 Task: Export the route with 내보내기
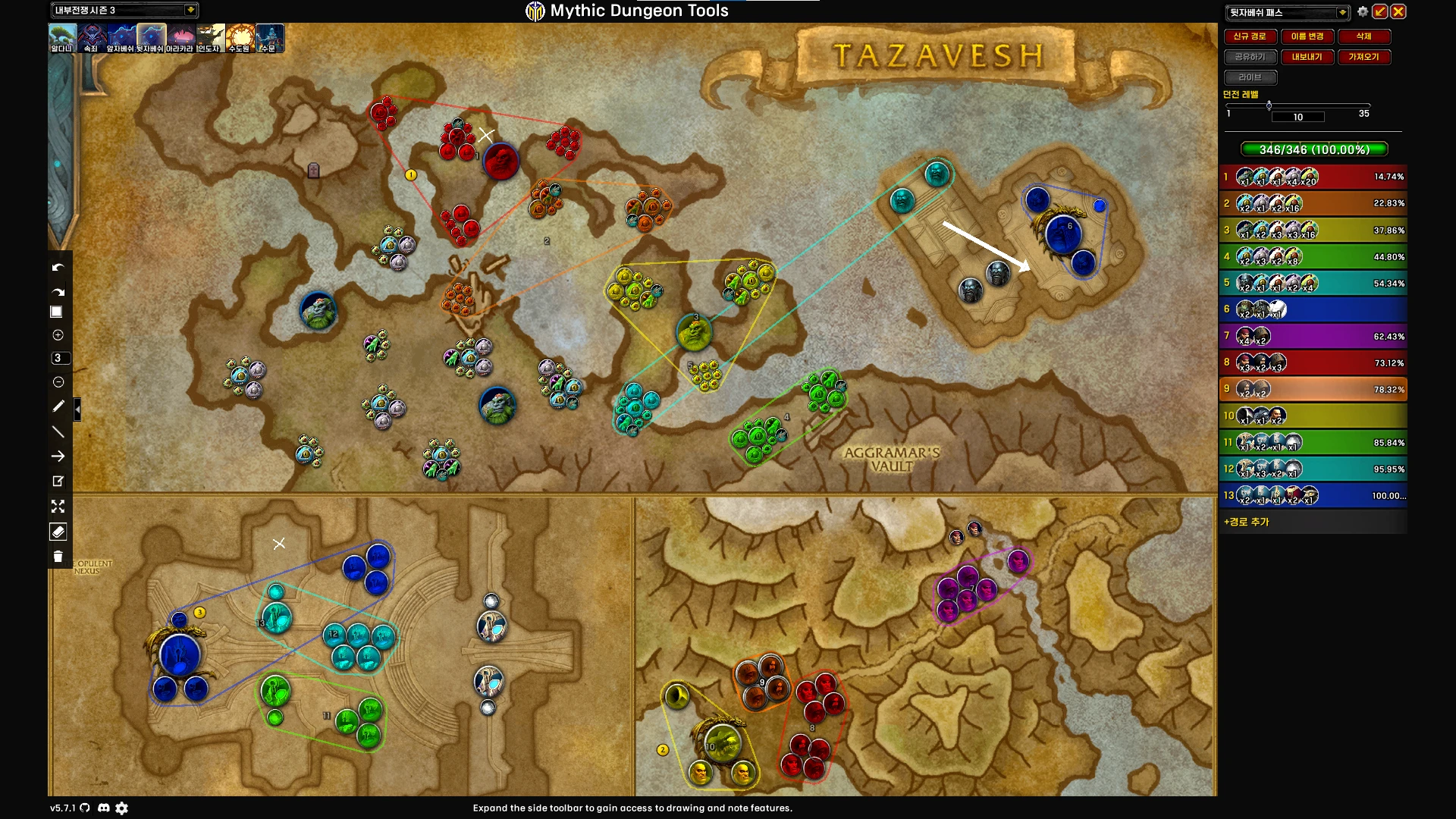[1307, 57]
